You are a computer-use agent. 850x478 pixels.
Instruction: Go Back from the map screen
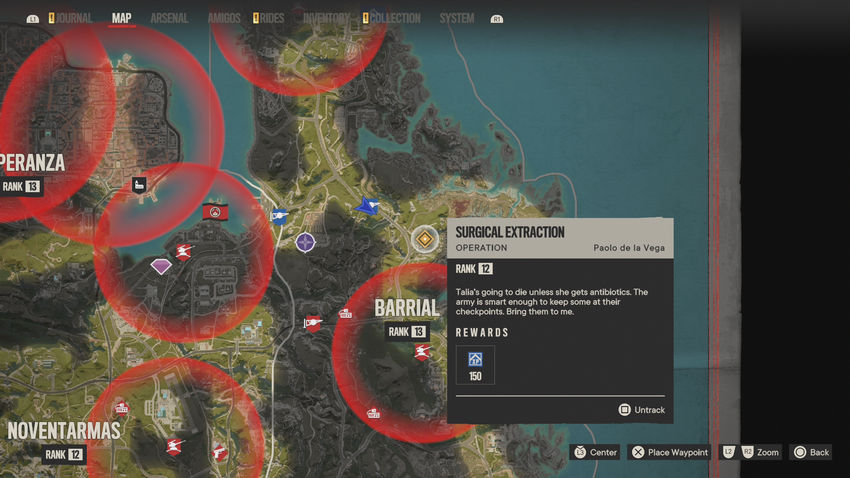[811, 452]
